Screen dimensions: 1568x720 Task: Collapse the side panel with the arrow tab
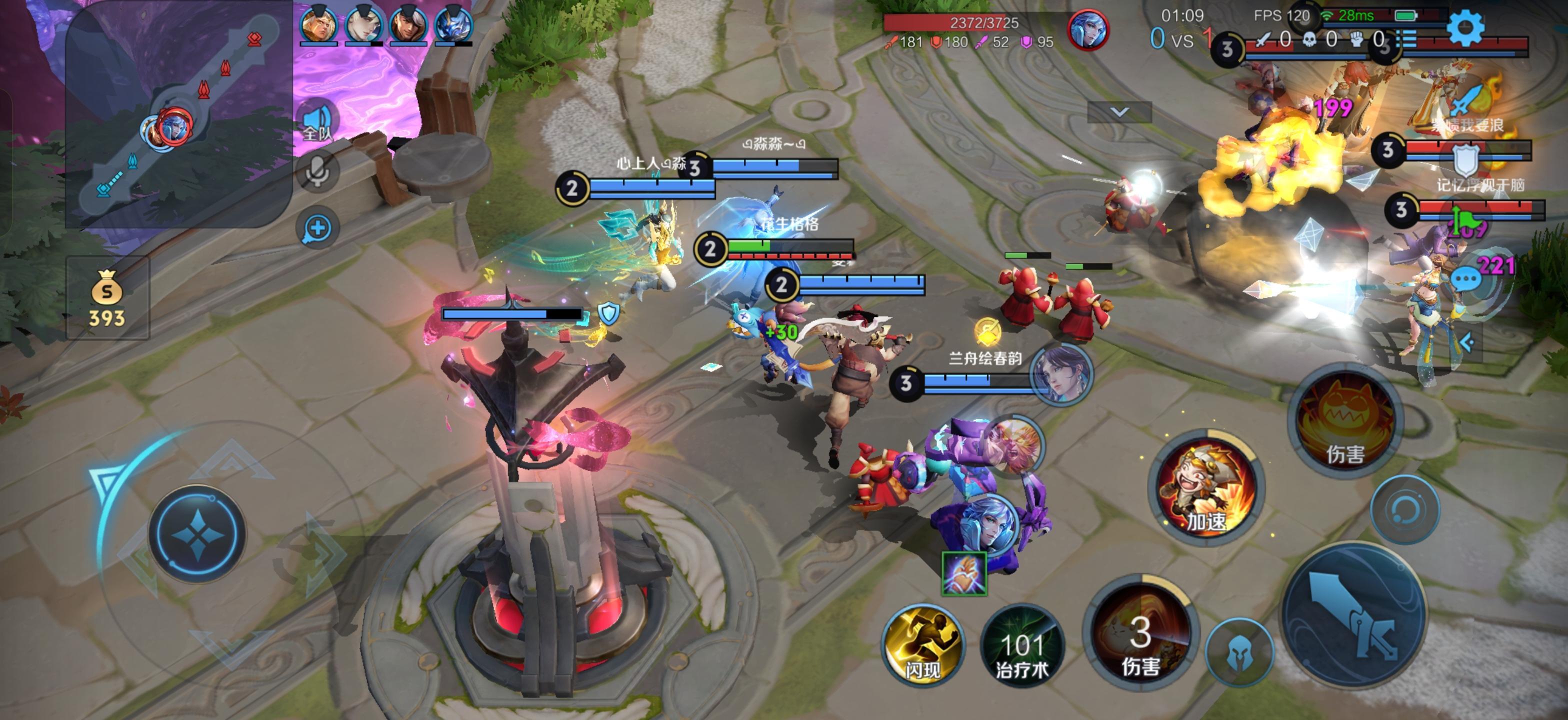[x=1466, y=342]
